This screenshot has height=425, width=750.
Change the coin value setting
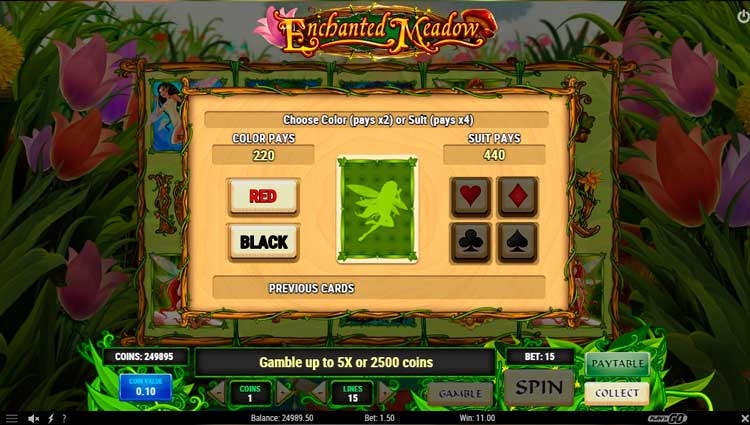[145, 387]
